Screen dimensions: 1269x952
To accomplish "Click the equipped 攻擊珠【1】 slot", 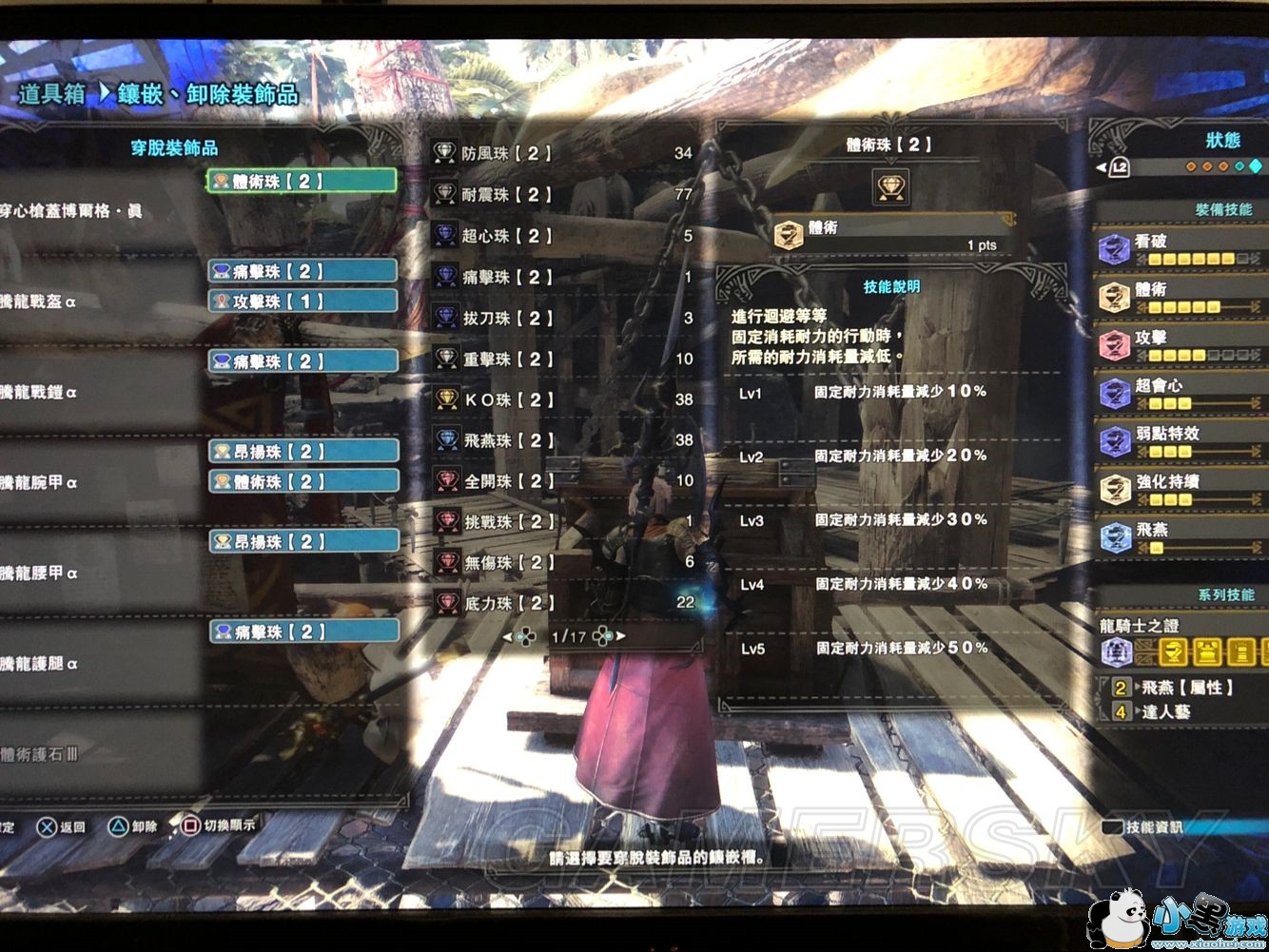I will 303,301.
